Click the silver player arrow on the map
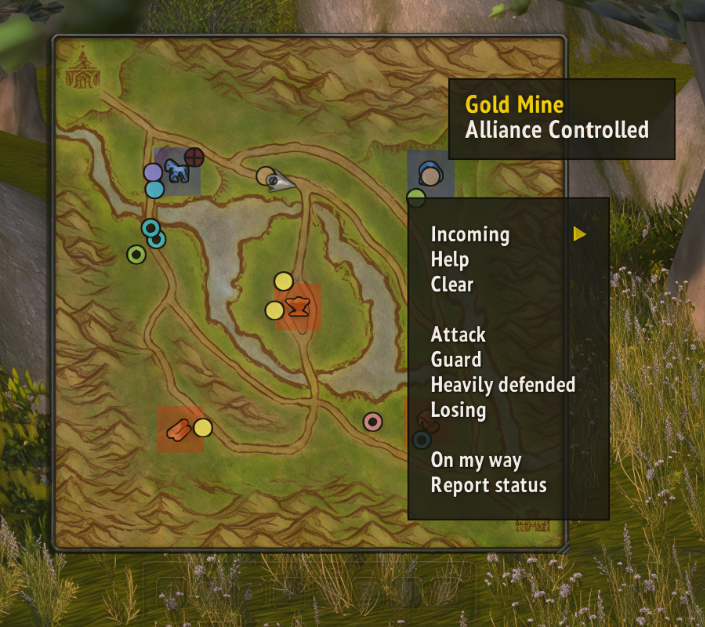This screenshot has width=705, height=627. pyautogui.click(x=285, y=181)
